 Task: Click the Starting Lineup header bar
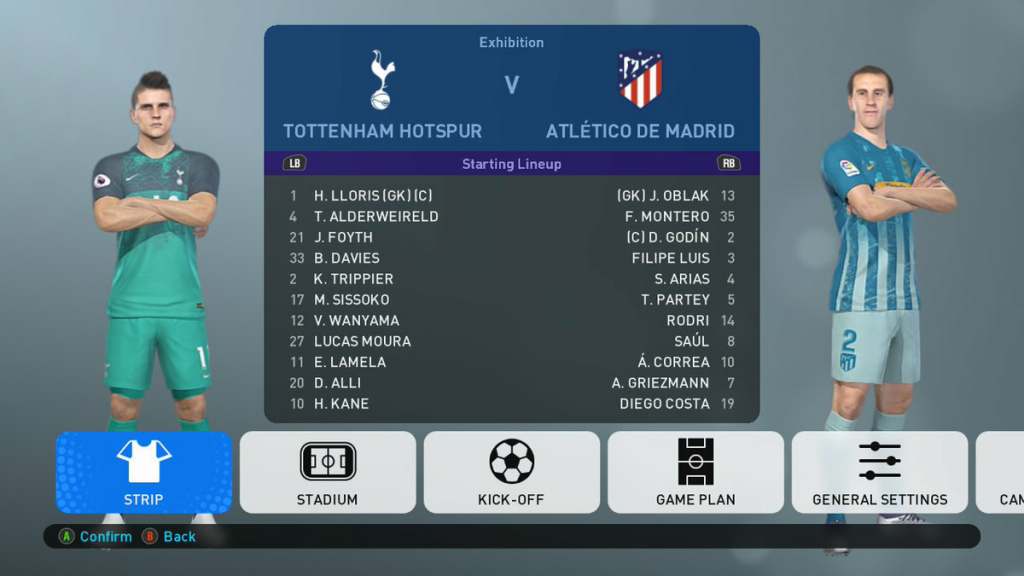click(x=511, y=164)
